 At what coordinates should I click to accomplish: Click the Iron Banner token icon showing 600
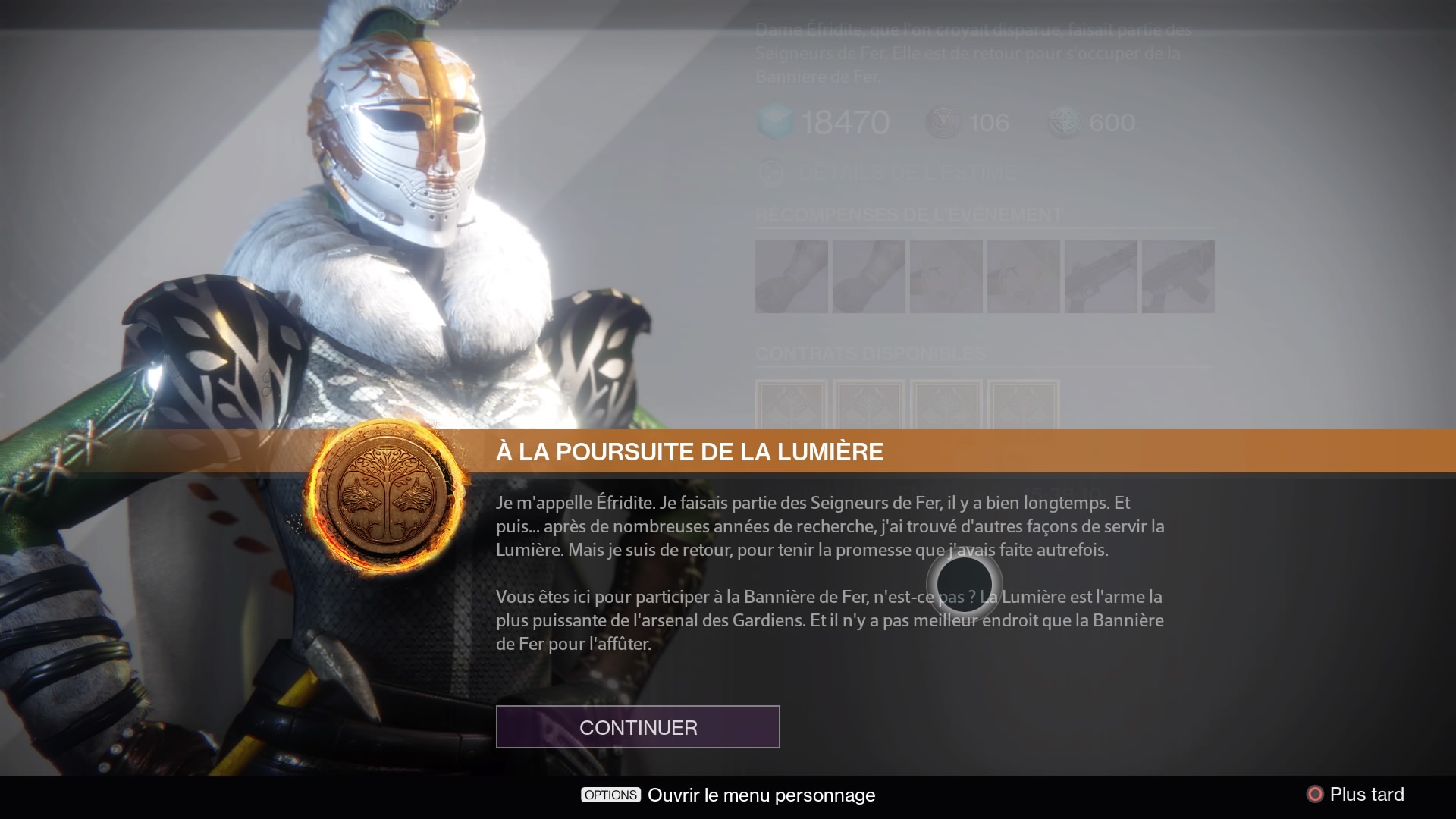(1065, 121)
